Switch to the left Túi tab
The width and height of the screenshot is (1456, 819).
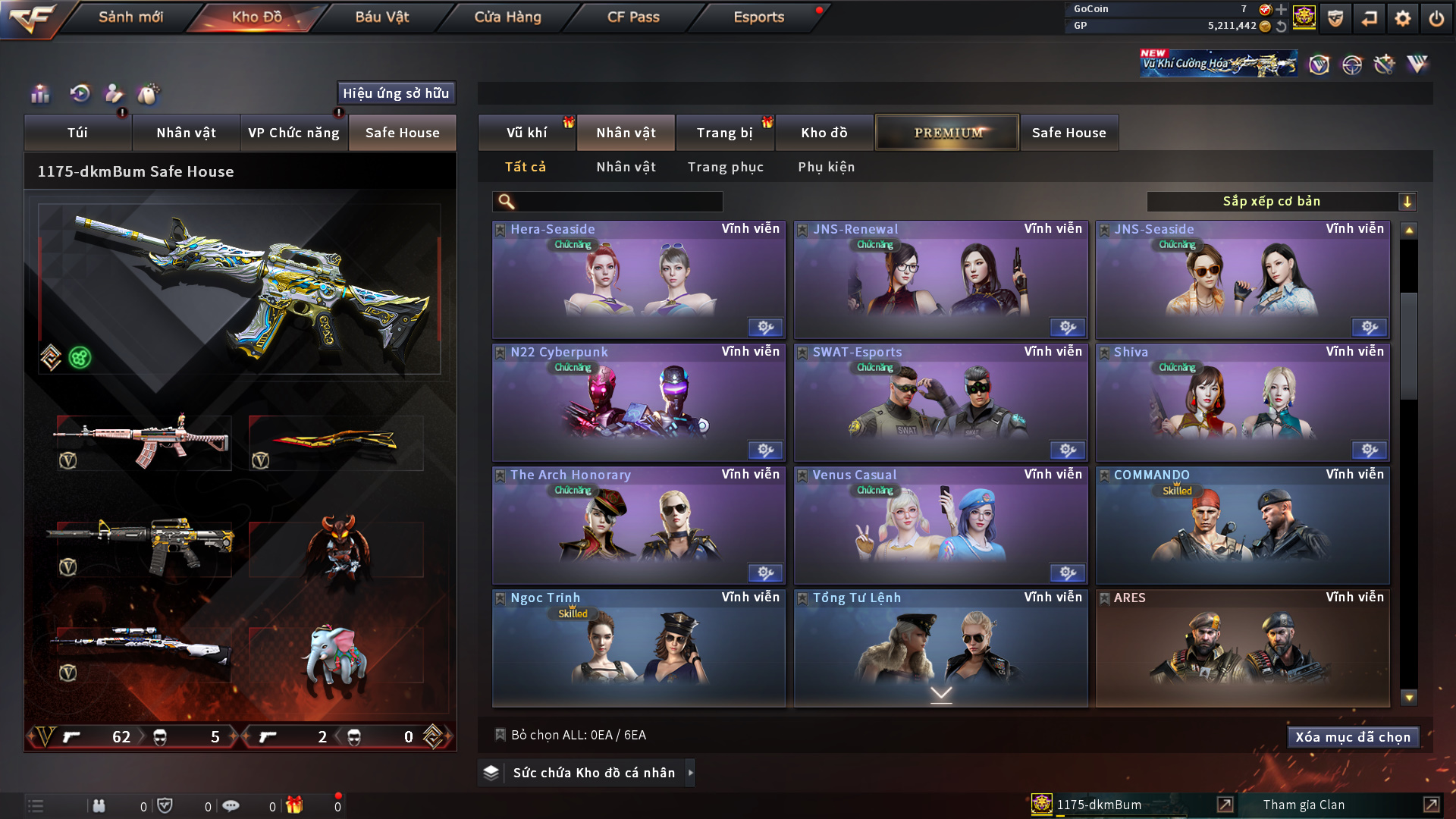click(x=77, y=133)
